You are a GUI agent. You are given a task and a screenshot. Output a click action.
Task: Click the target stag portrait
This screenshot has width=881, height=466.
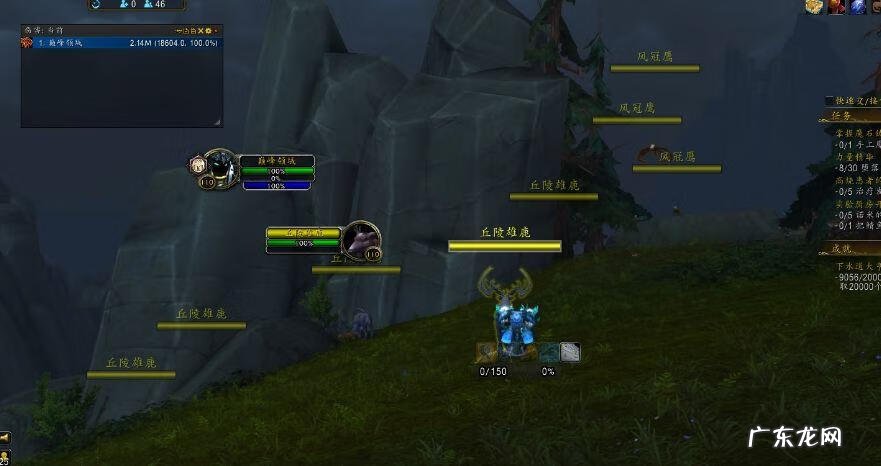(360, 240)
